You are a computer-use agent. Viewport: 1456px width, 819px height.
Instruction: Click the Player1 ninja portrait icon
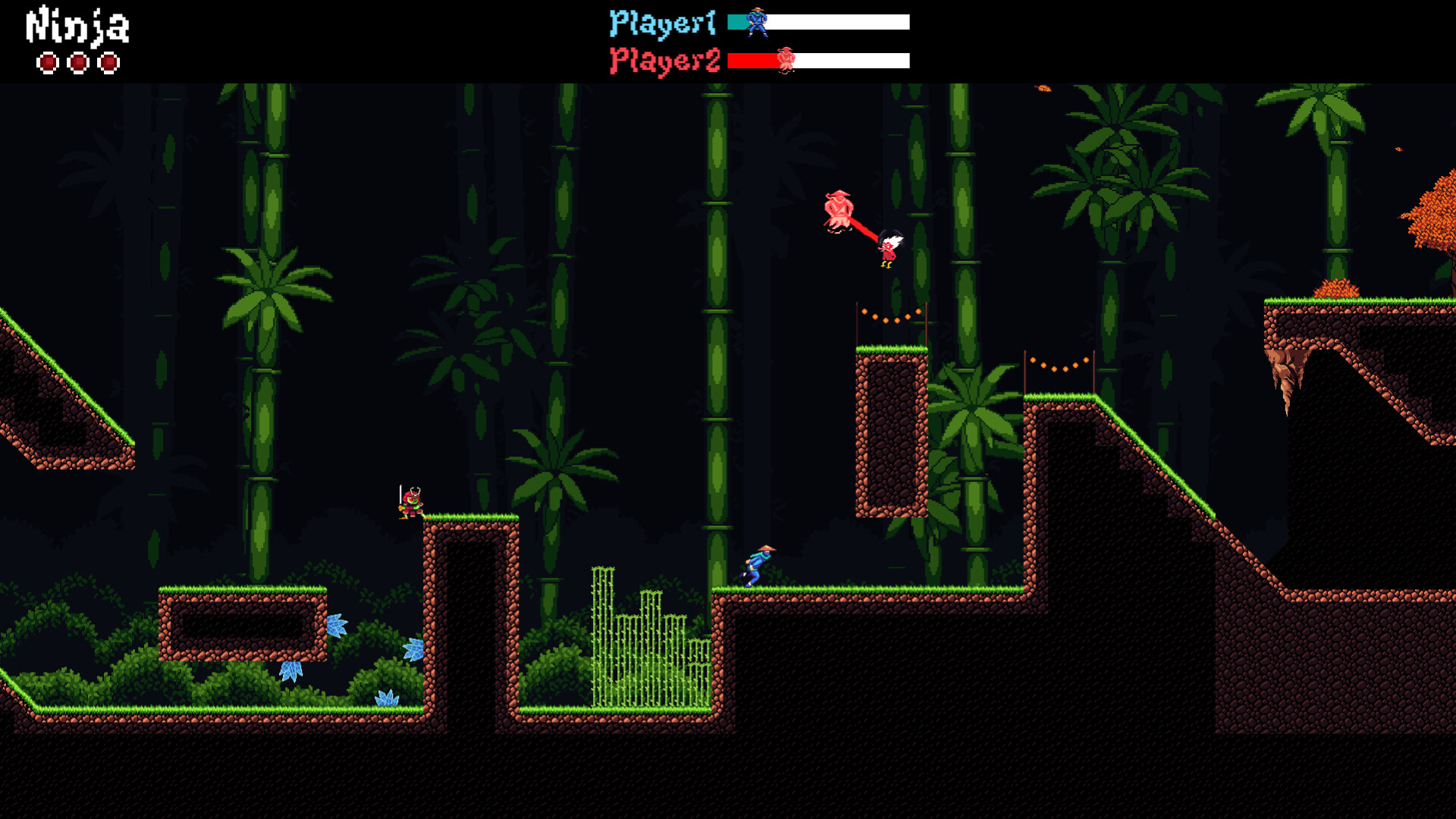click(756, 20)
